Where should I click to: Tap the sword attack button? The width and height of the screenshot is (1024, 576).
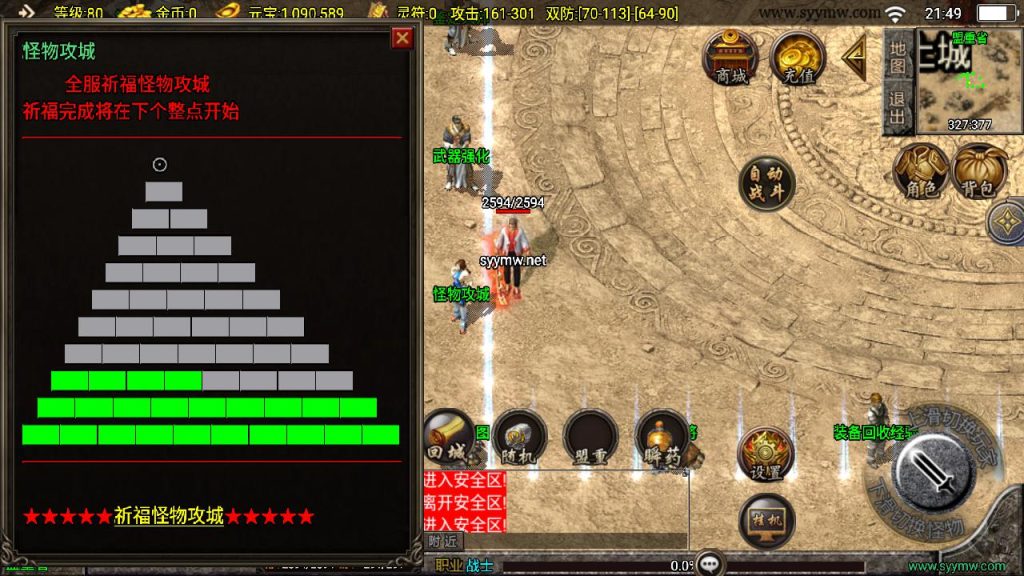(x=933, y=473)
